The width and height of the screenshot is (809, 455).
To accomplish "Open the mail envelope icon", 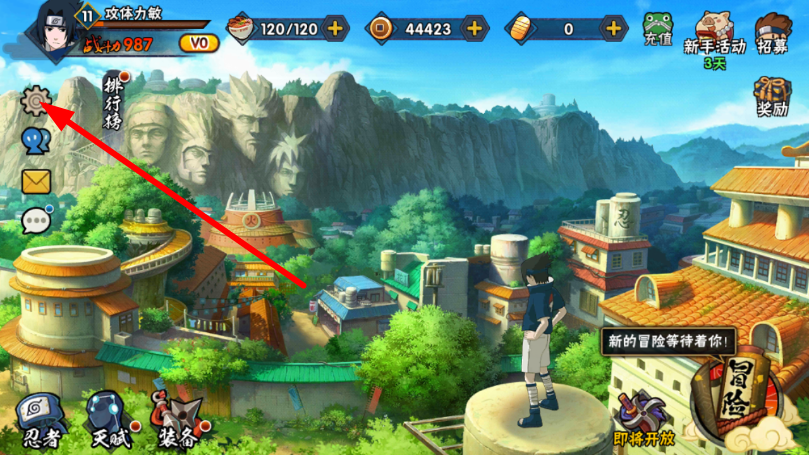I will 36,181.
